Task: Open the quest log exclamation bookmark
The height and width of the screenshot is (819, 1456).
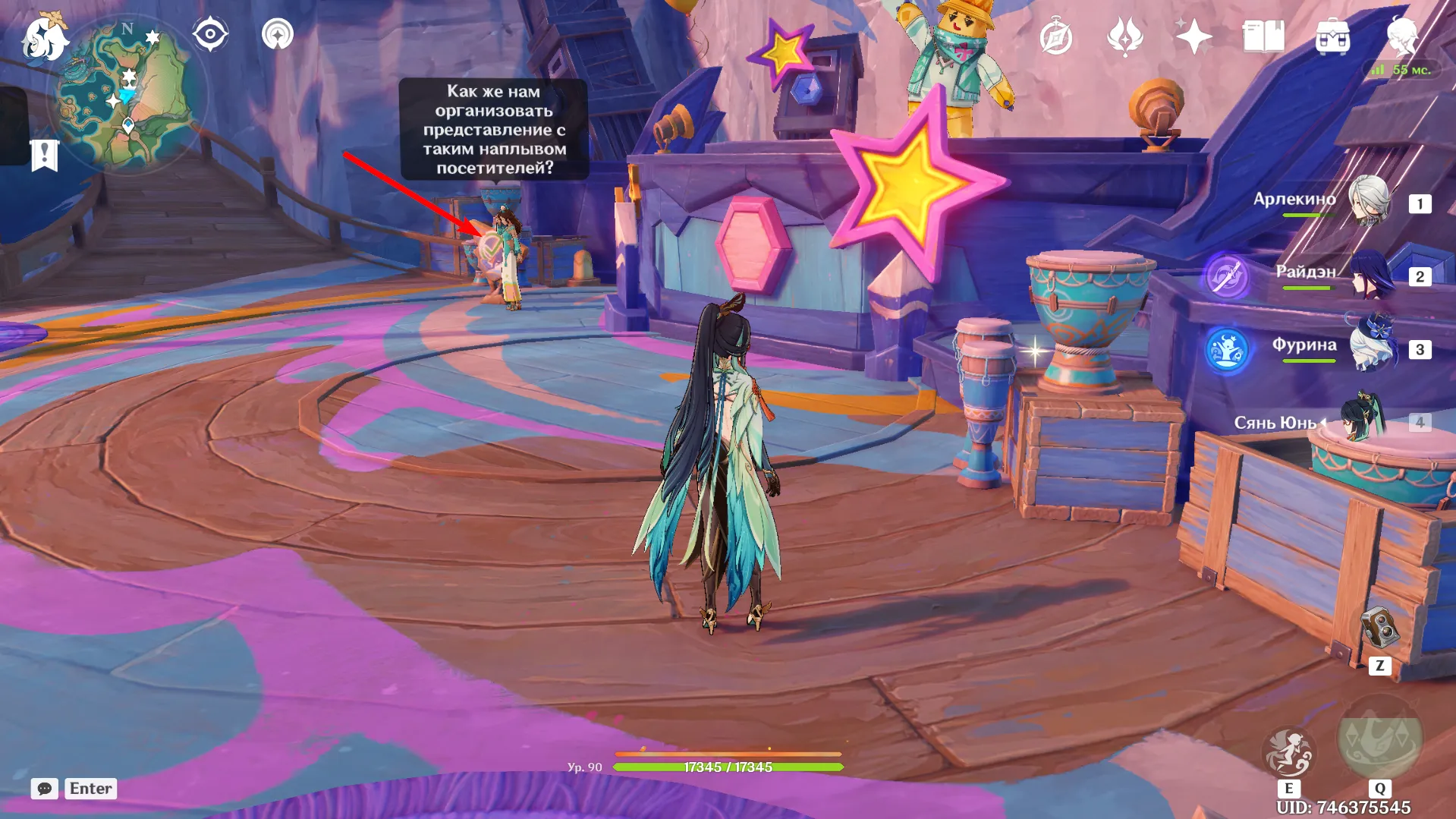Action: click(x=44, y=155)
